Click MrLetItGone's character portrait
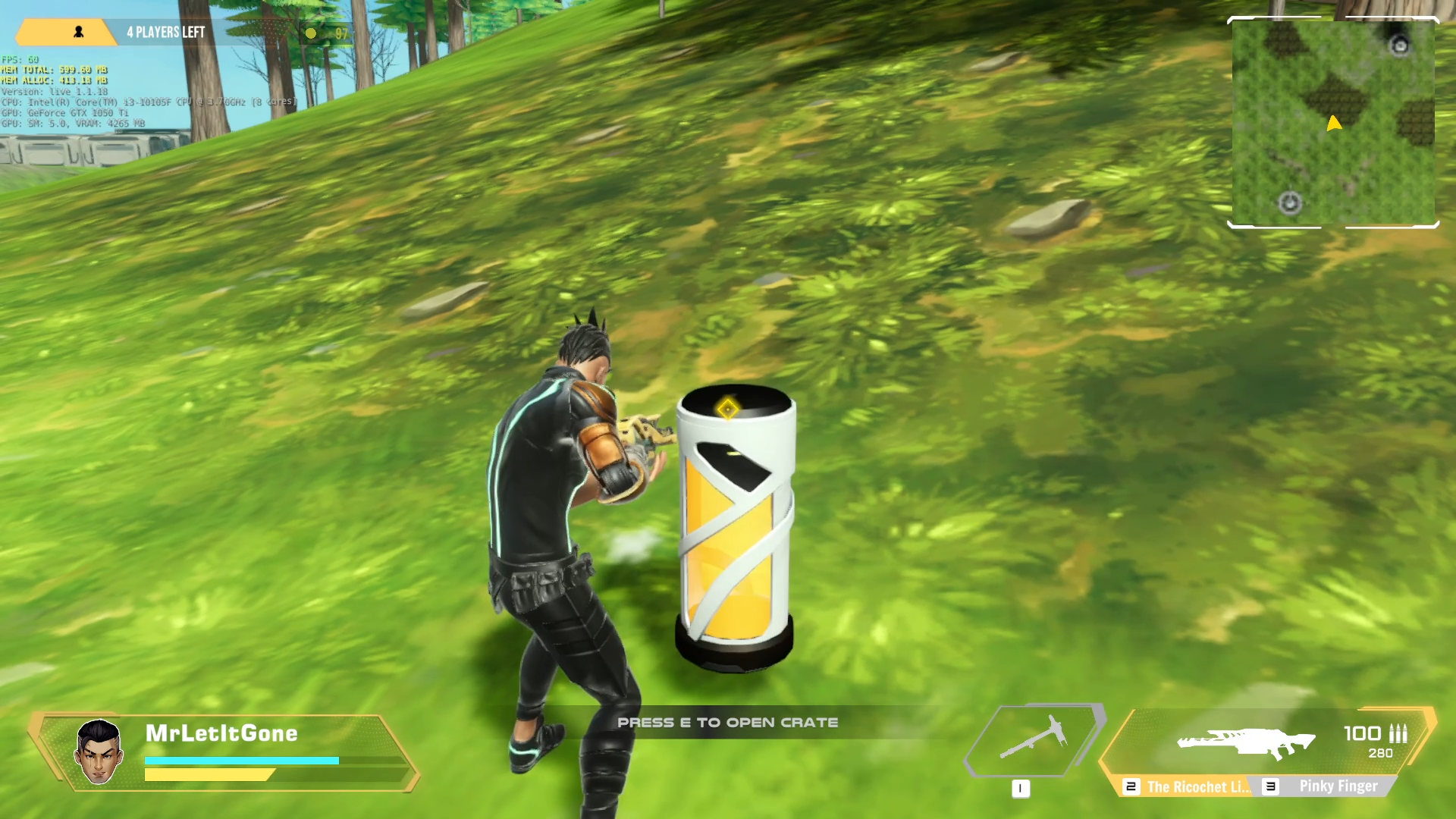The image size is (1456, 819). point(99,752)
